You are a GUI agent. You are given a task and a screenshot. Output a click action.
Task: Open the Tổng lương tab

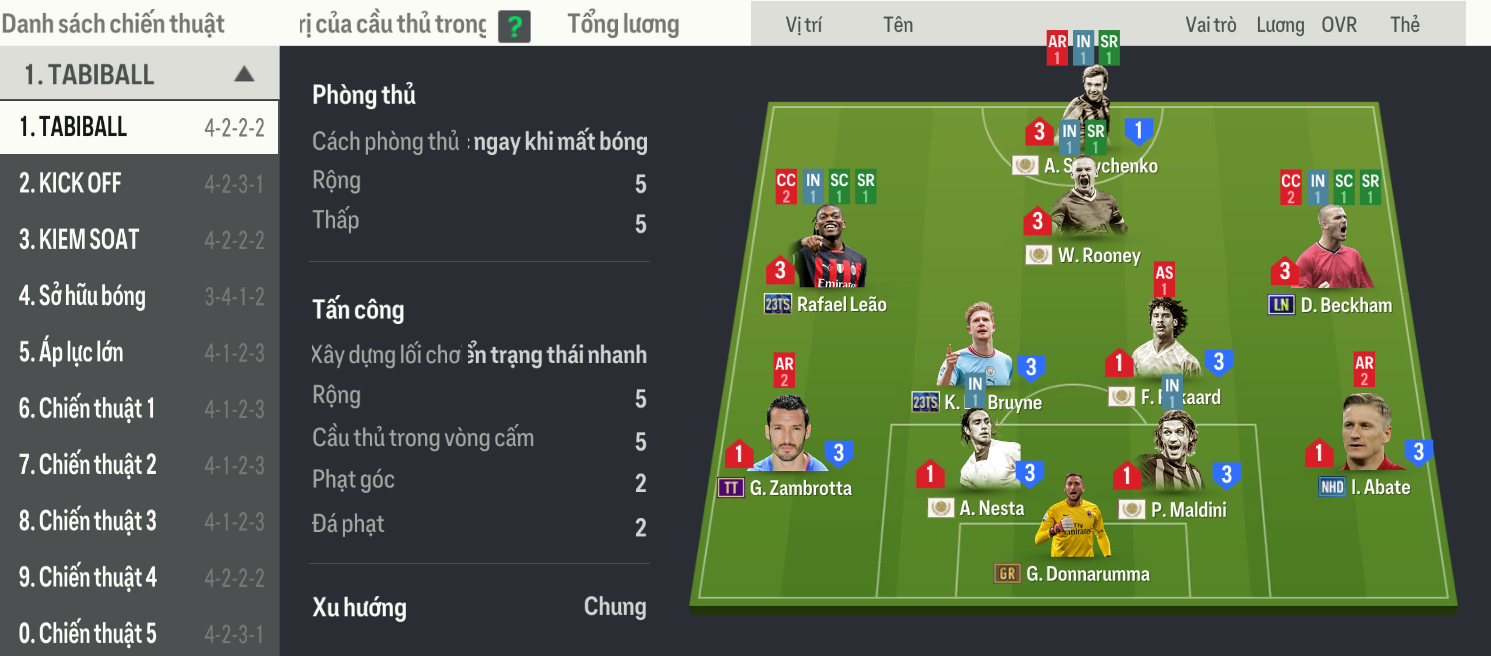tap(623, 25)
